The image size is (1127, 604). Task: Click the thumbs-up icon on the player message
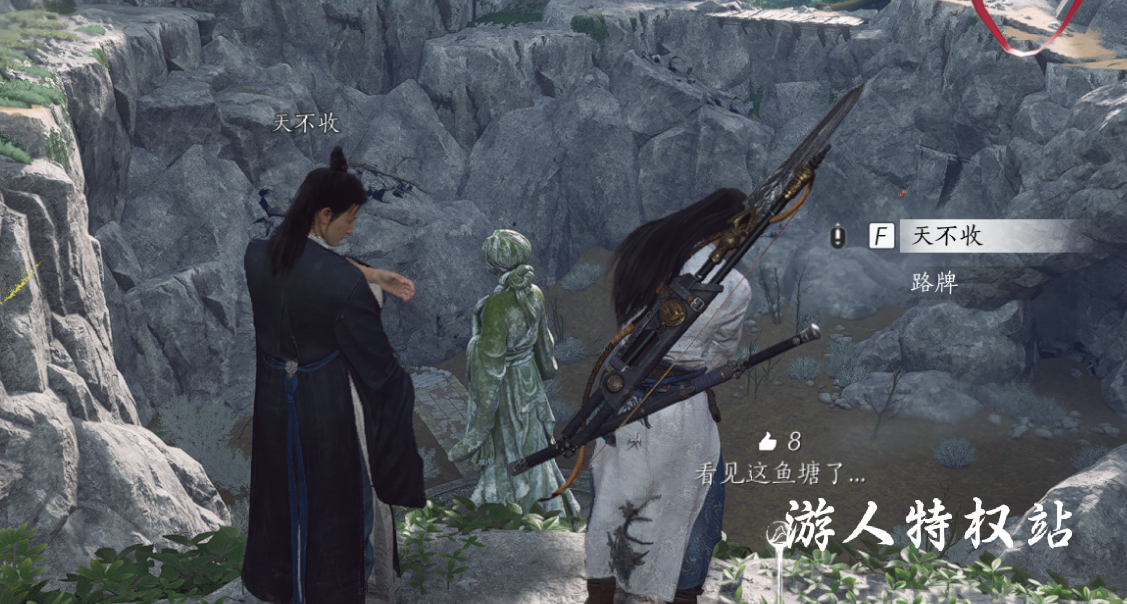(768, 441)
